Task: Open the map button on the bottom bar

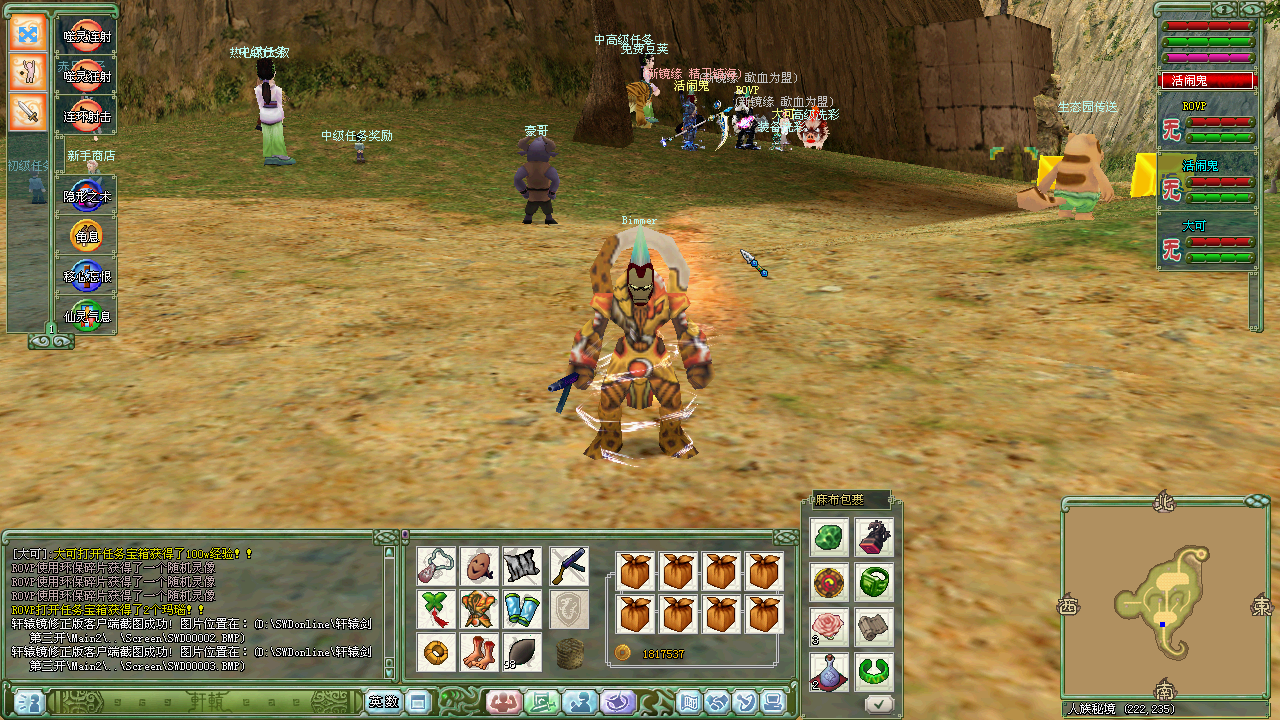Action: 690,702
